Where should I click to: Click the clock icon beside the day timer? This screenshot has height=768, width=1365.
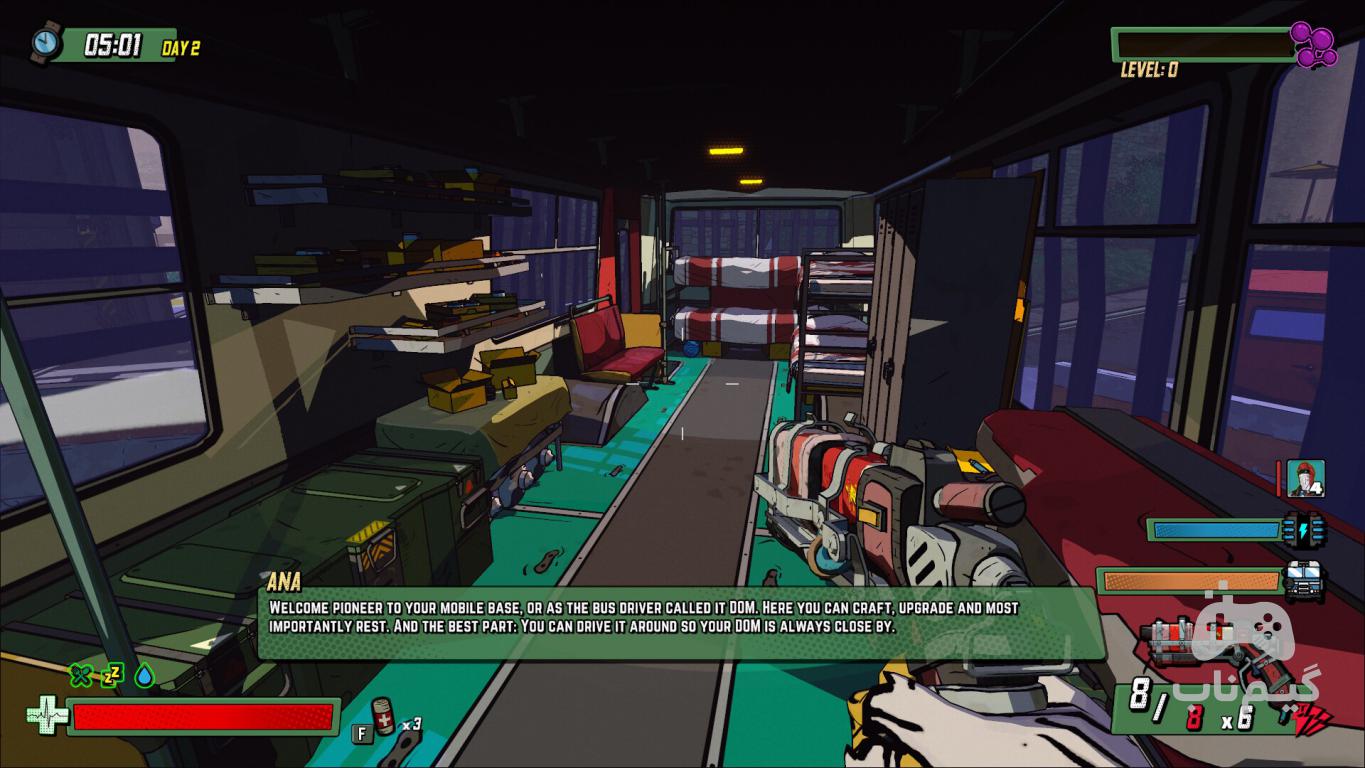coord(46,43)
